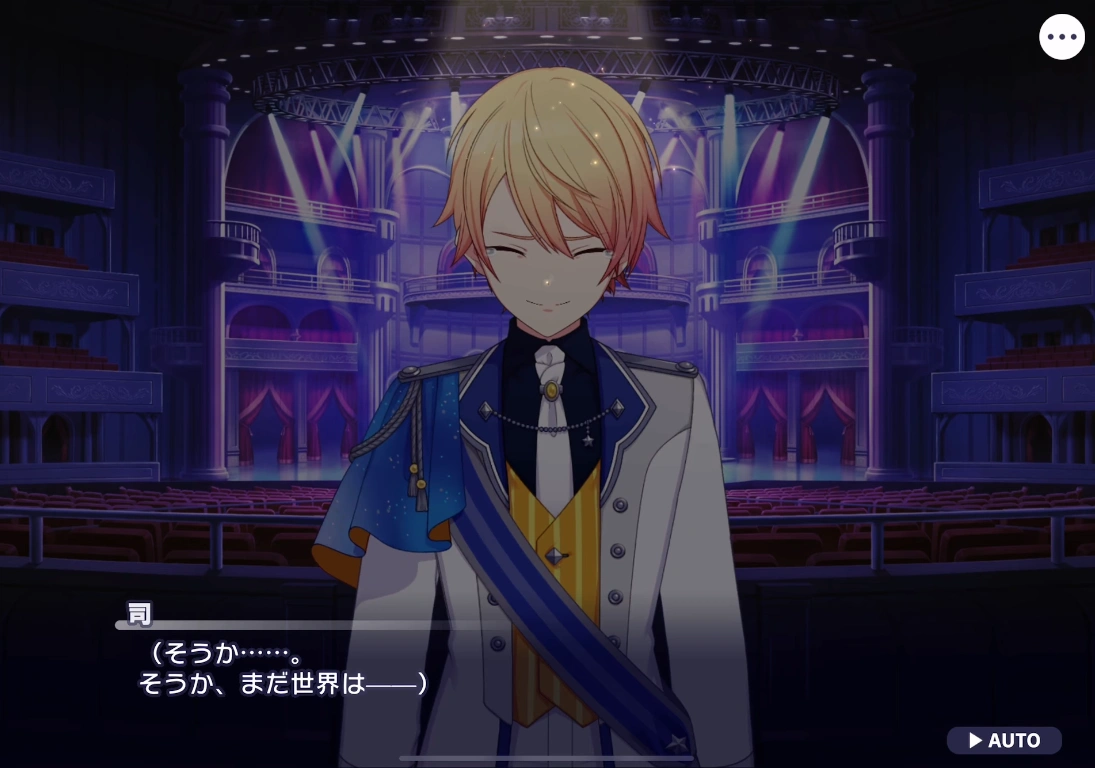Open the three-dot story menu
Viewport: 1095px width, 768px height.
click(x=1062, y=37)
